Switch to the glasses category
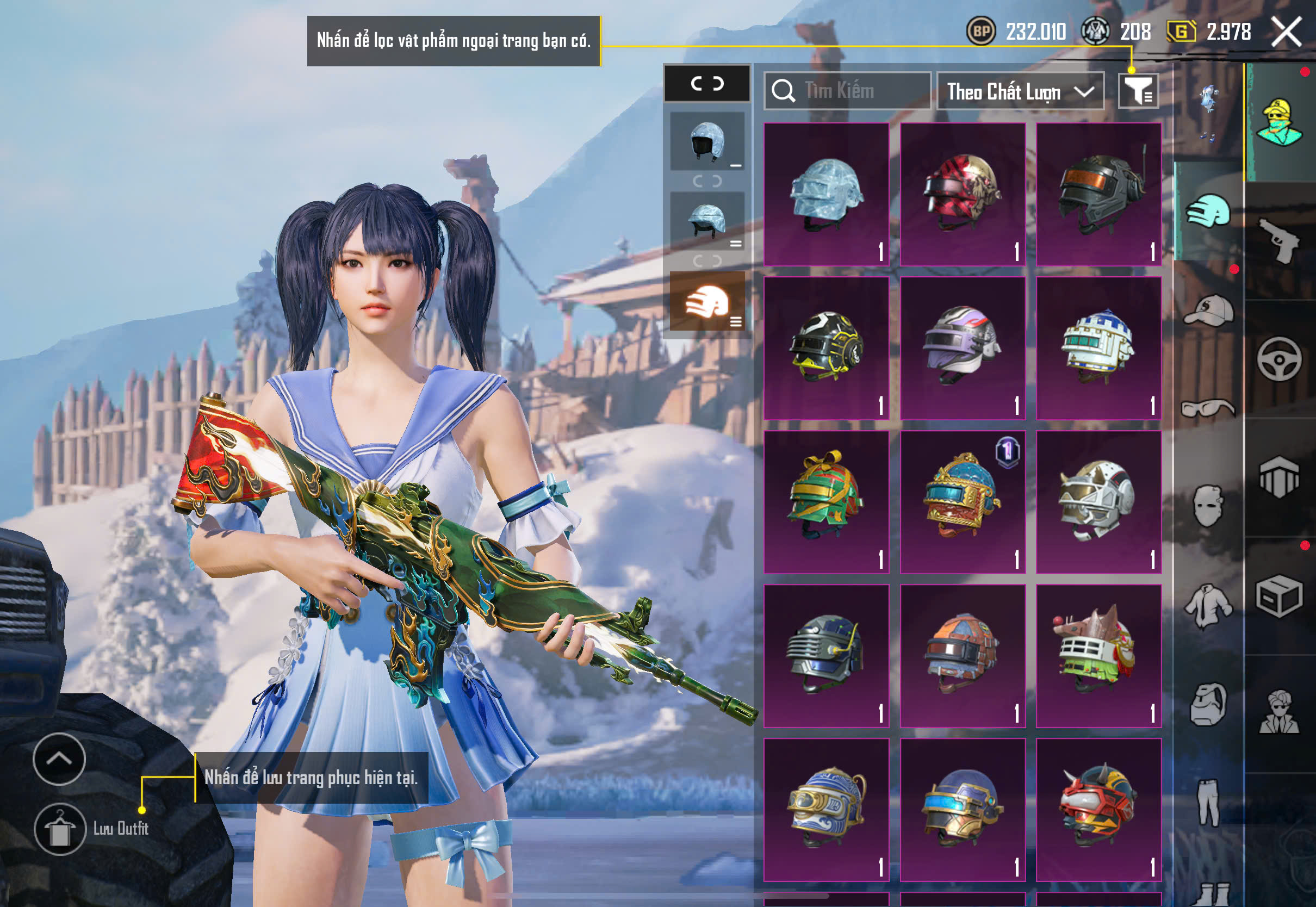 pyautogui.click(x=1209, y=408)
